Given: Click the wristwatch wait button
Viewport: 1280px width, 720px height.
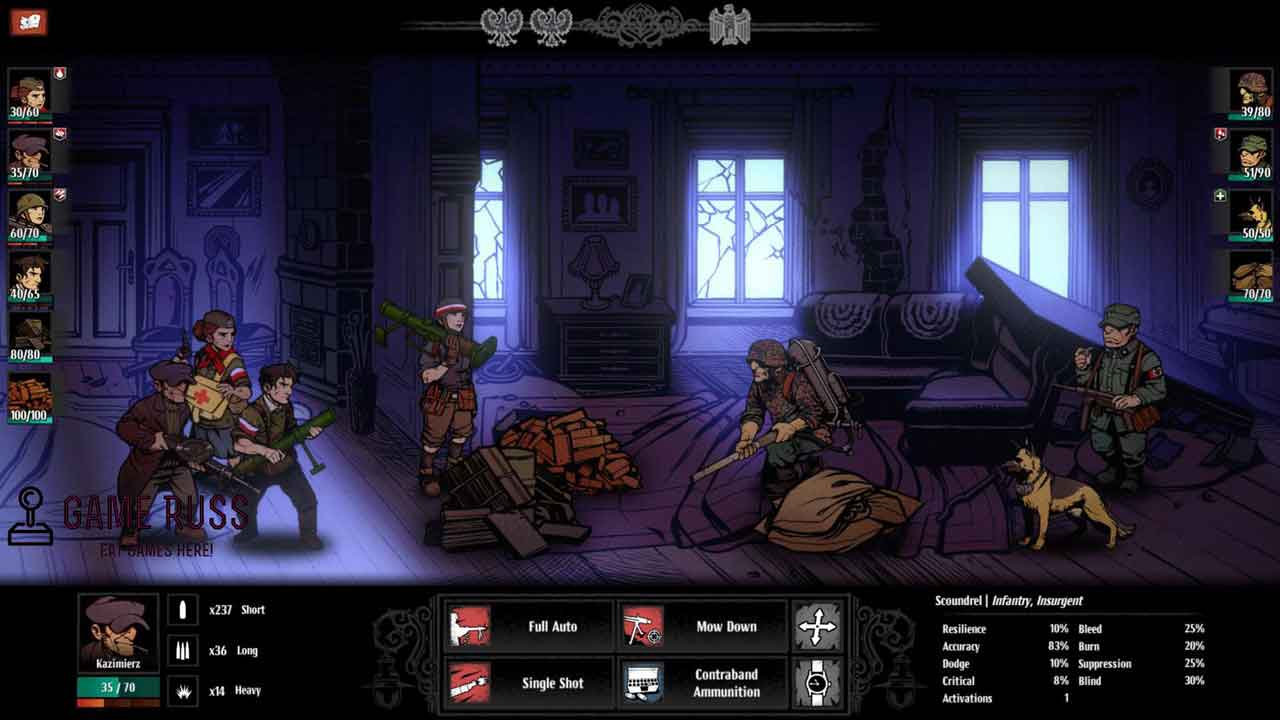Looking at the screenshot, I should [x=817, y=683].
